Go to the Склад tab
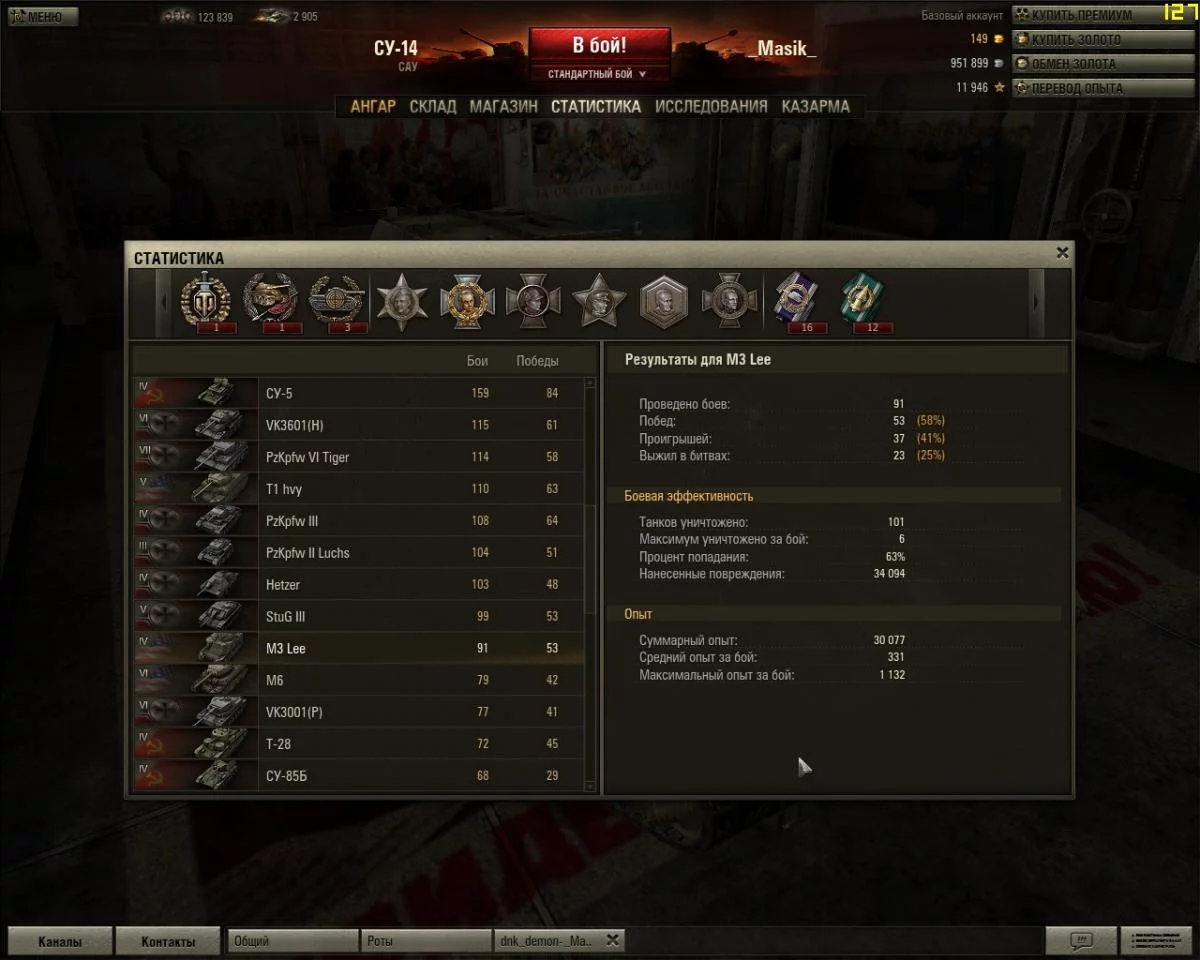The image size is (1200, 960). pos(433,106)
